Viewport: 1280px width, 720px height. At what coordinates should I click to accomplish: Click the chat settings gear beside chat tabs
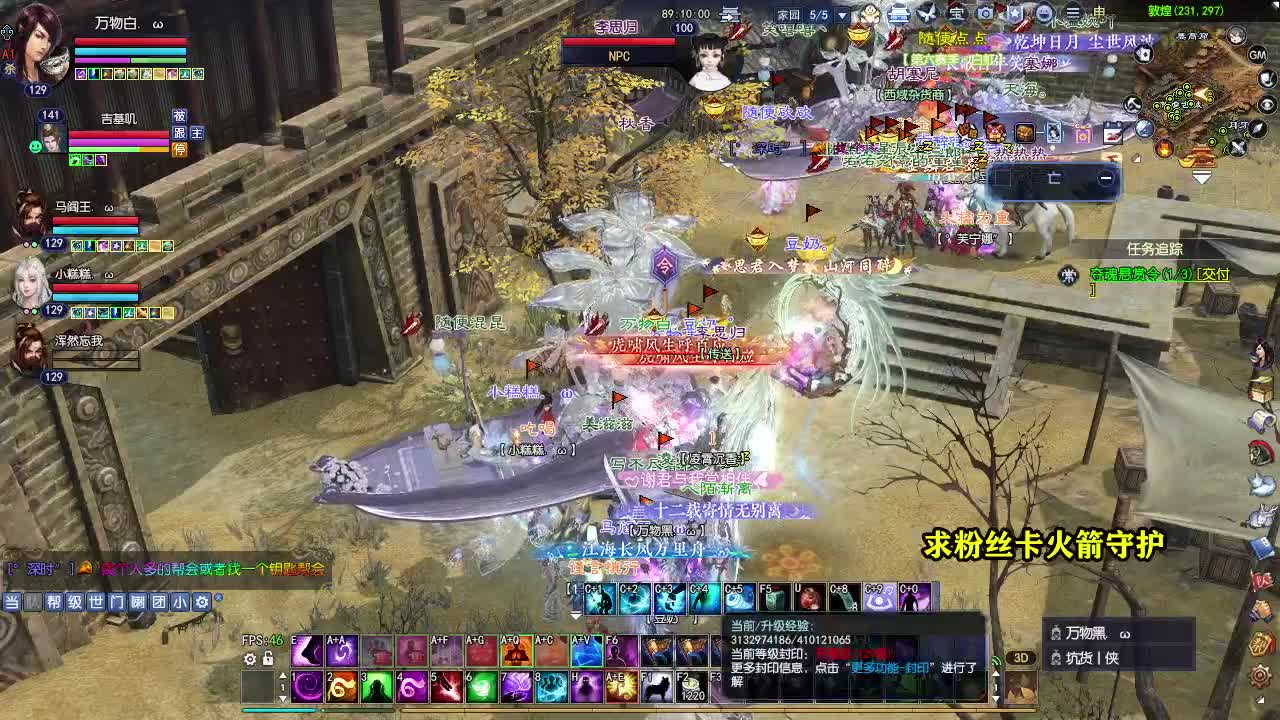point(202,602)
